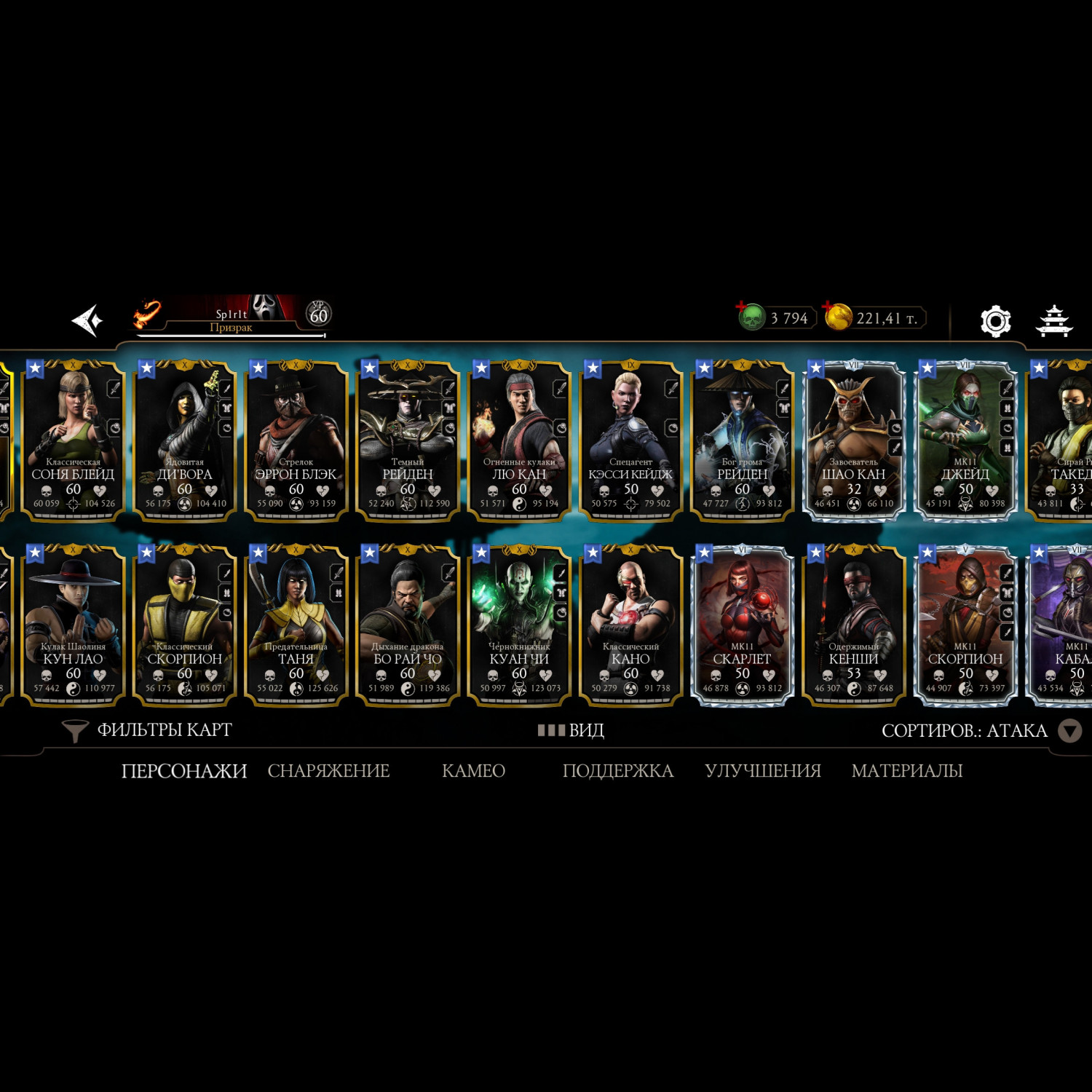Screen dimensions: 1092x1092
Task: Open the gear settings menu
Action: click(995, 321)
